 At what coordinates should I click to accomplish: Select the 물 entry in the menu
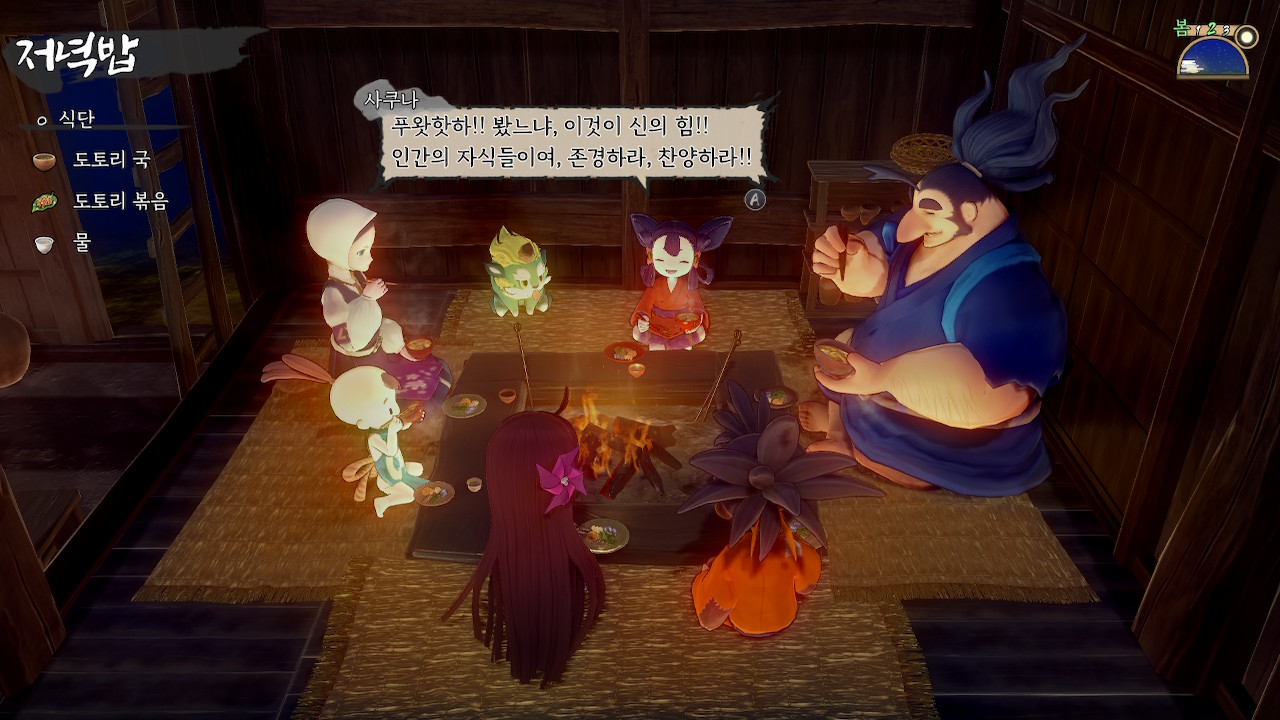pos(80,244)
